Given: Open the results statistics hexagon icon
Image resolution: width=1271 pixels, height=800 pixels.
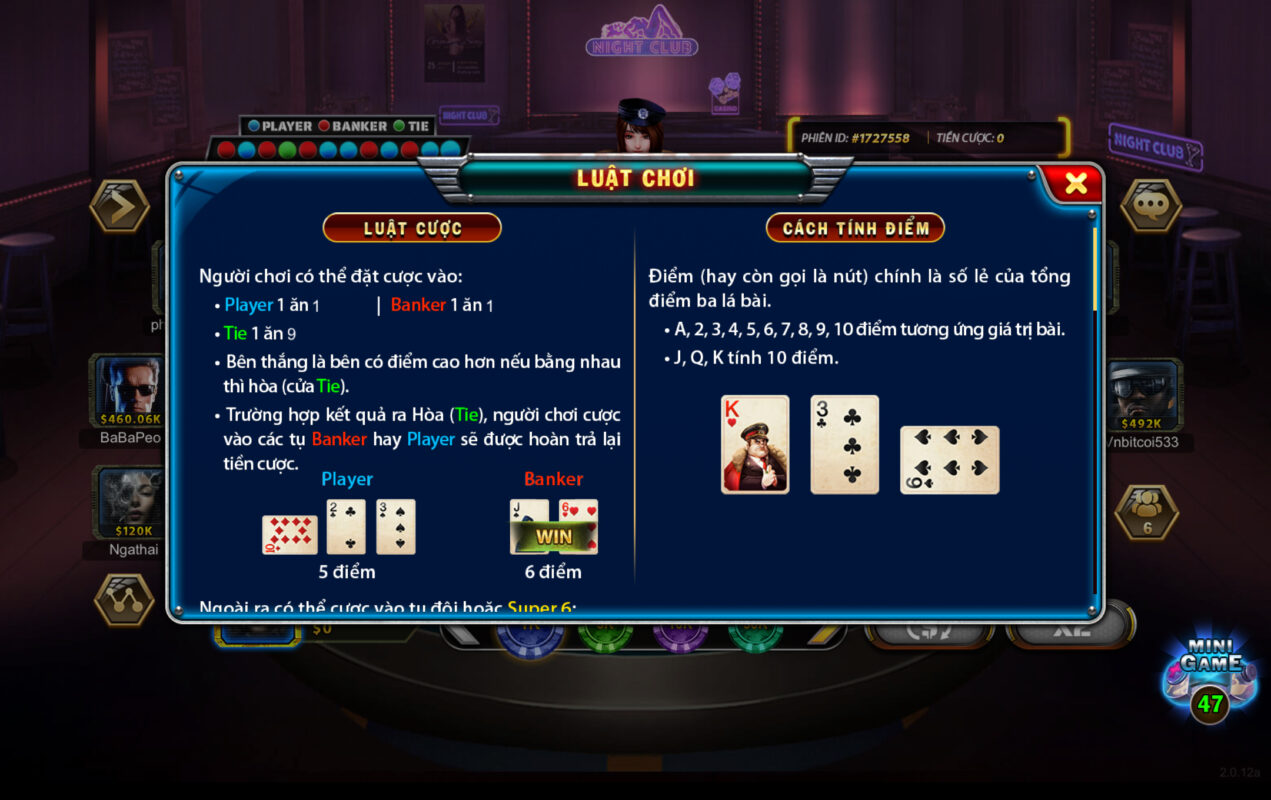Looking at the screenshot, I should coord(124,599).
